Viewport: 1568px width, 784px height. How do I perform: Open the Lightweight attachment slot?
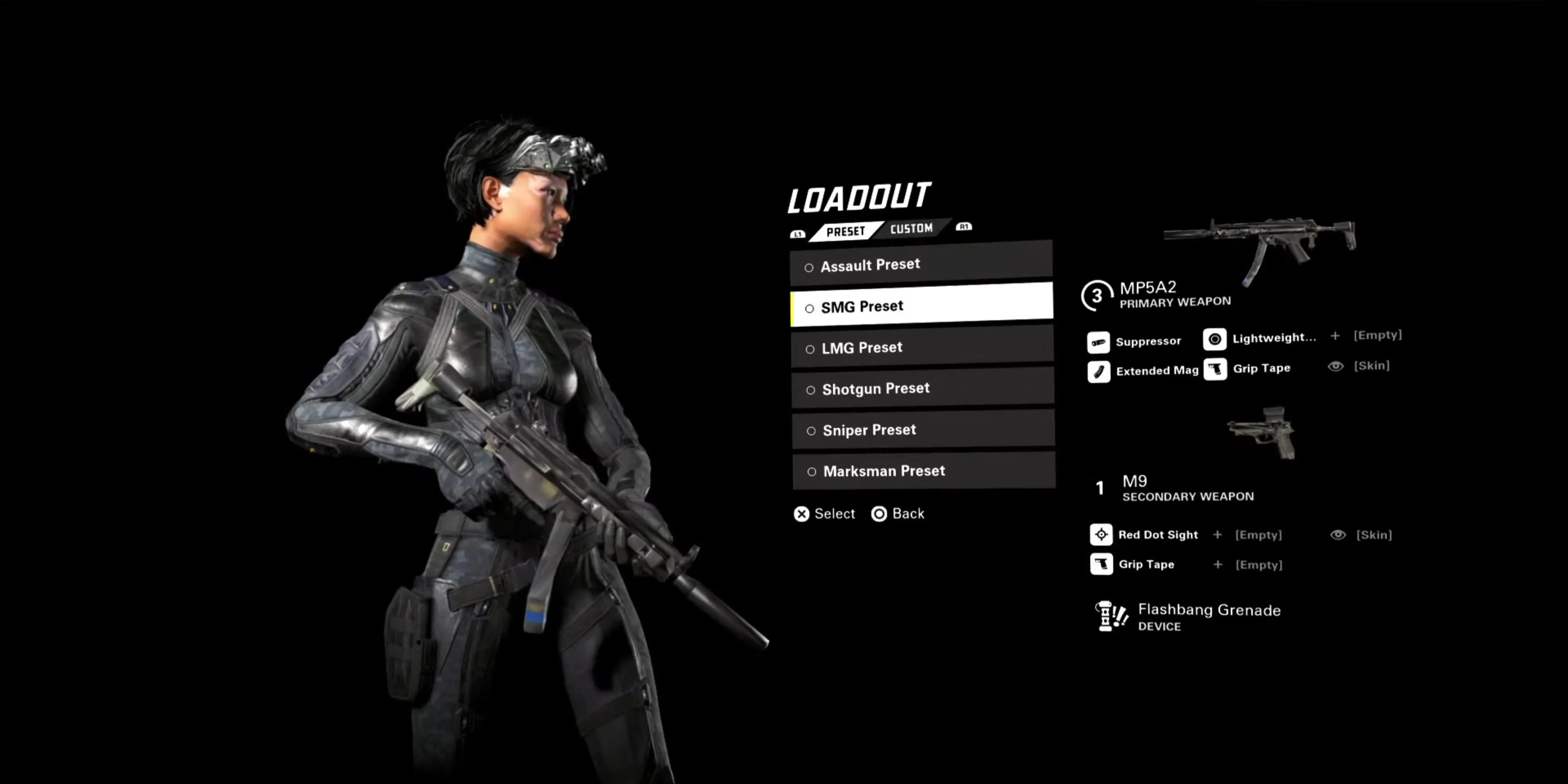tap(1259, 338)
